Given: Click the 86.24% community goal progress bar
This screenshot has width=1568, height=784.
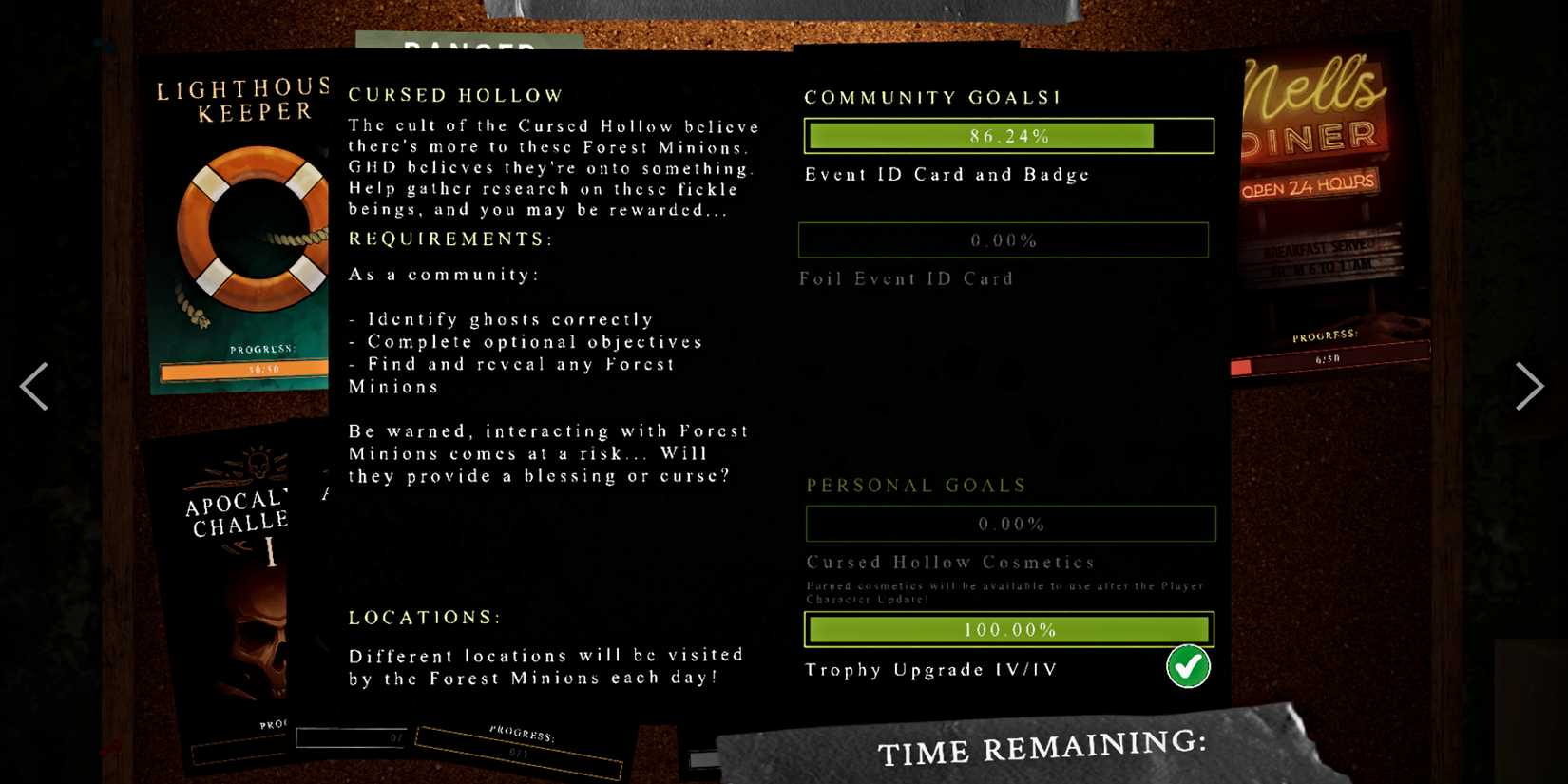Looking at the screenshot, I should click(1009, 135).
